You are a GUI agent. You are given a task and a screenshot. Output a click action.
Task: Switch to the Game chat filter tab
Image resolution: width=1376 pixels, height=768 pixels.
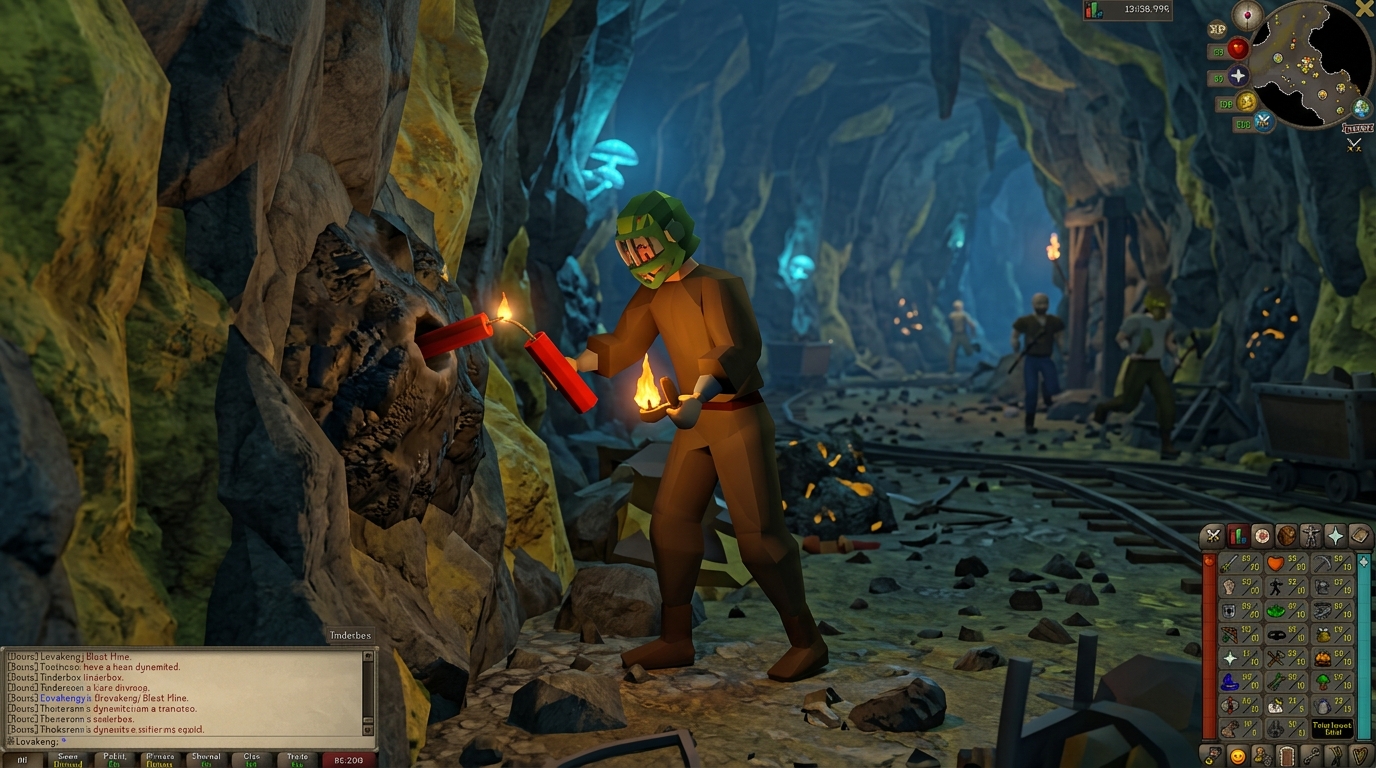coord(67,759)
